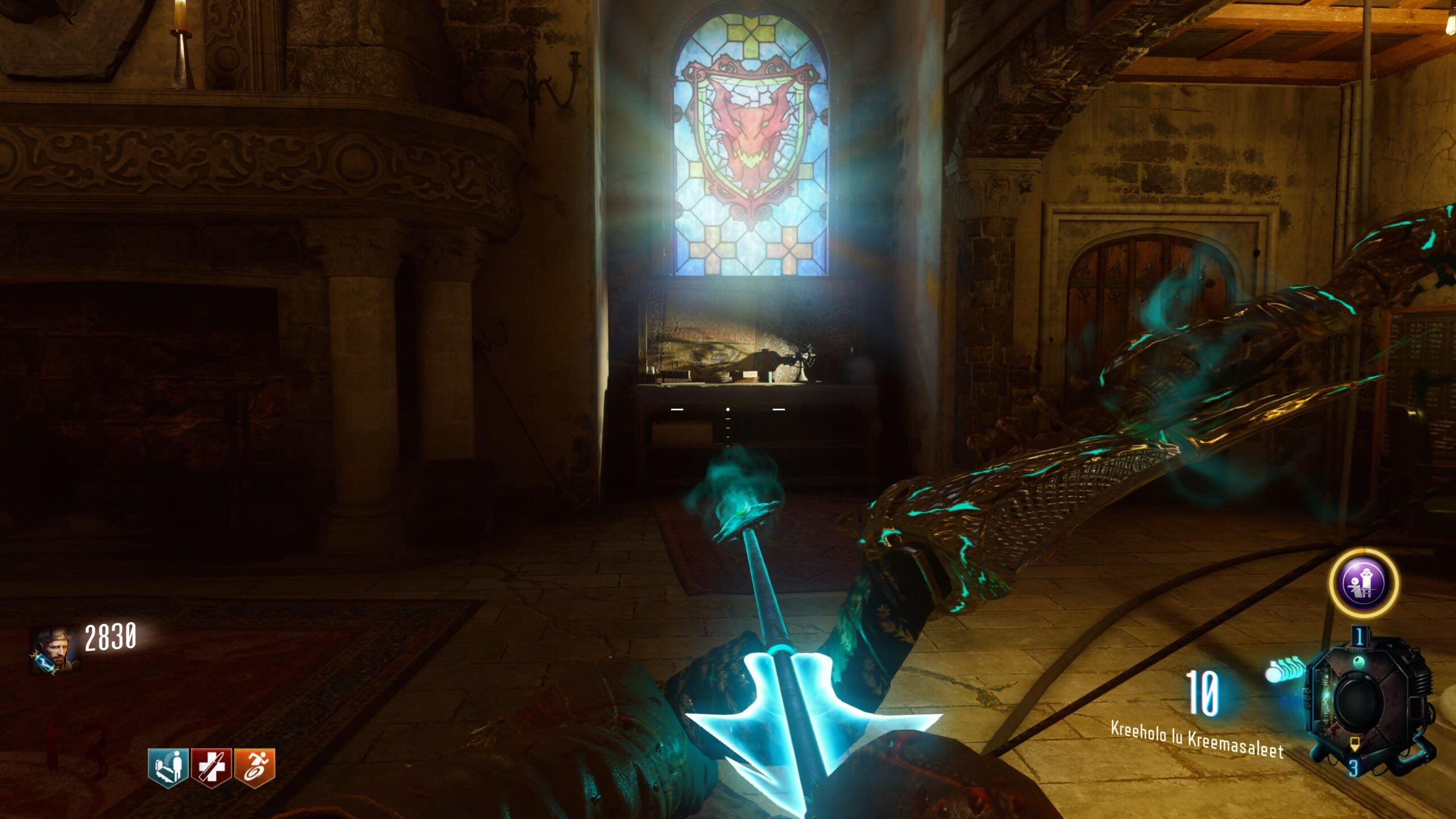The height and width of the screenshot is (819, 1456).
Task: Click the red Juggernog perk icon
Action: pos(212,767)
